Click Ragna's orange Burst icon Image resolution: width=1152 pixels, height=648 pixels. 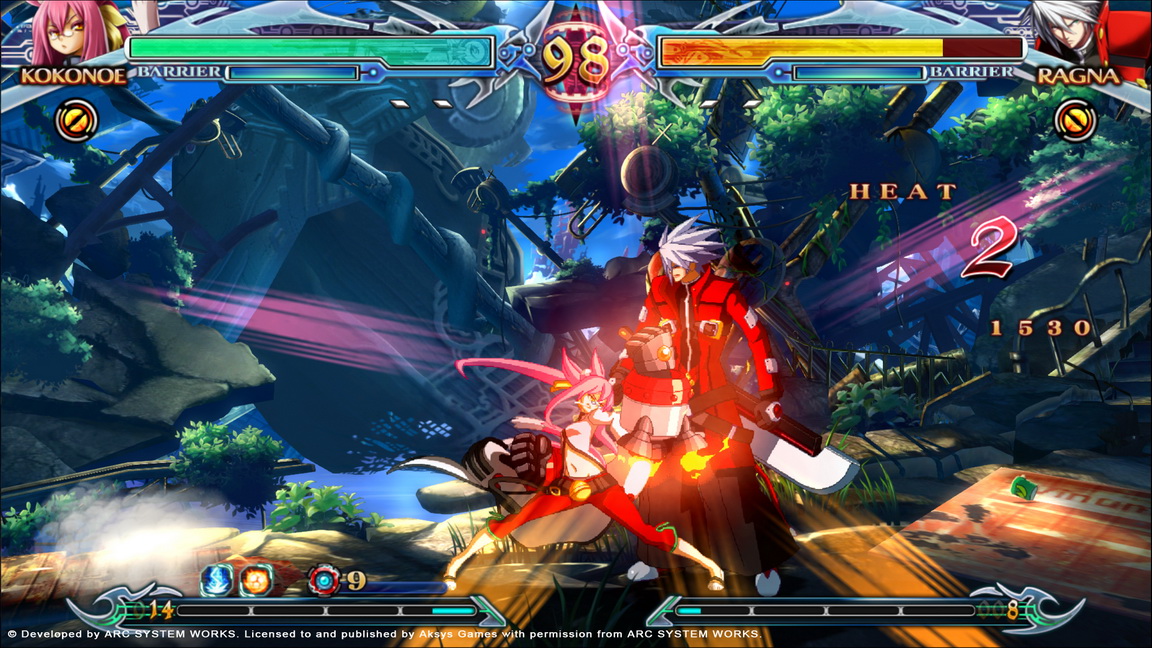(1075, 122)
